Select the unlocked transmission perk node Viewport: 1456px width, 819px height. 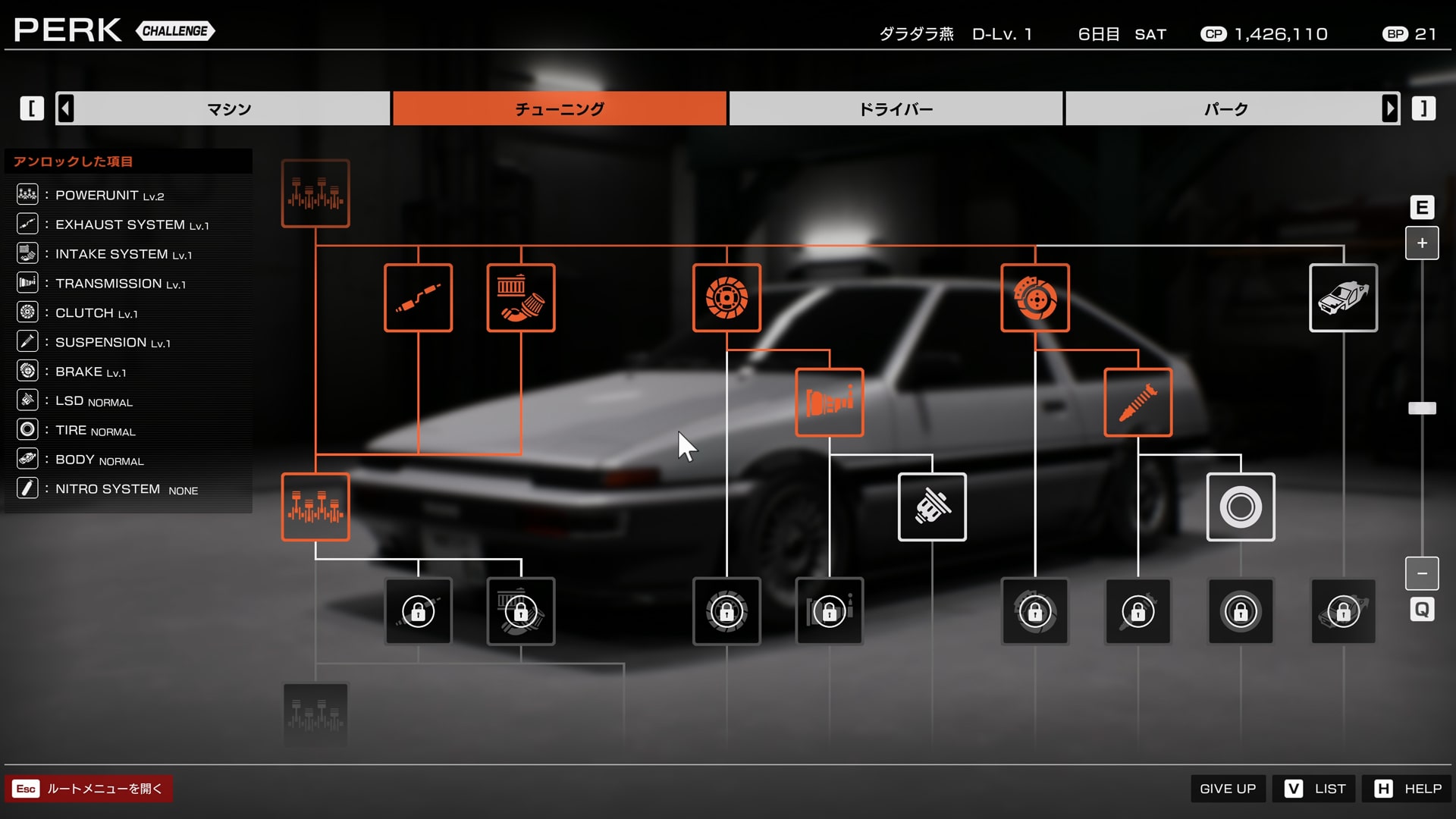(x=830, y=403)
